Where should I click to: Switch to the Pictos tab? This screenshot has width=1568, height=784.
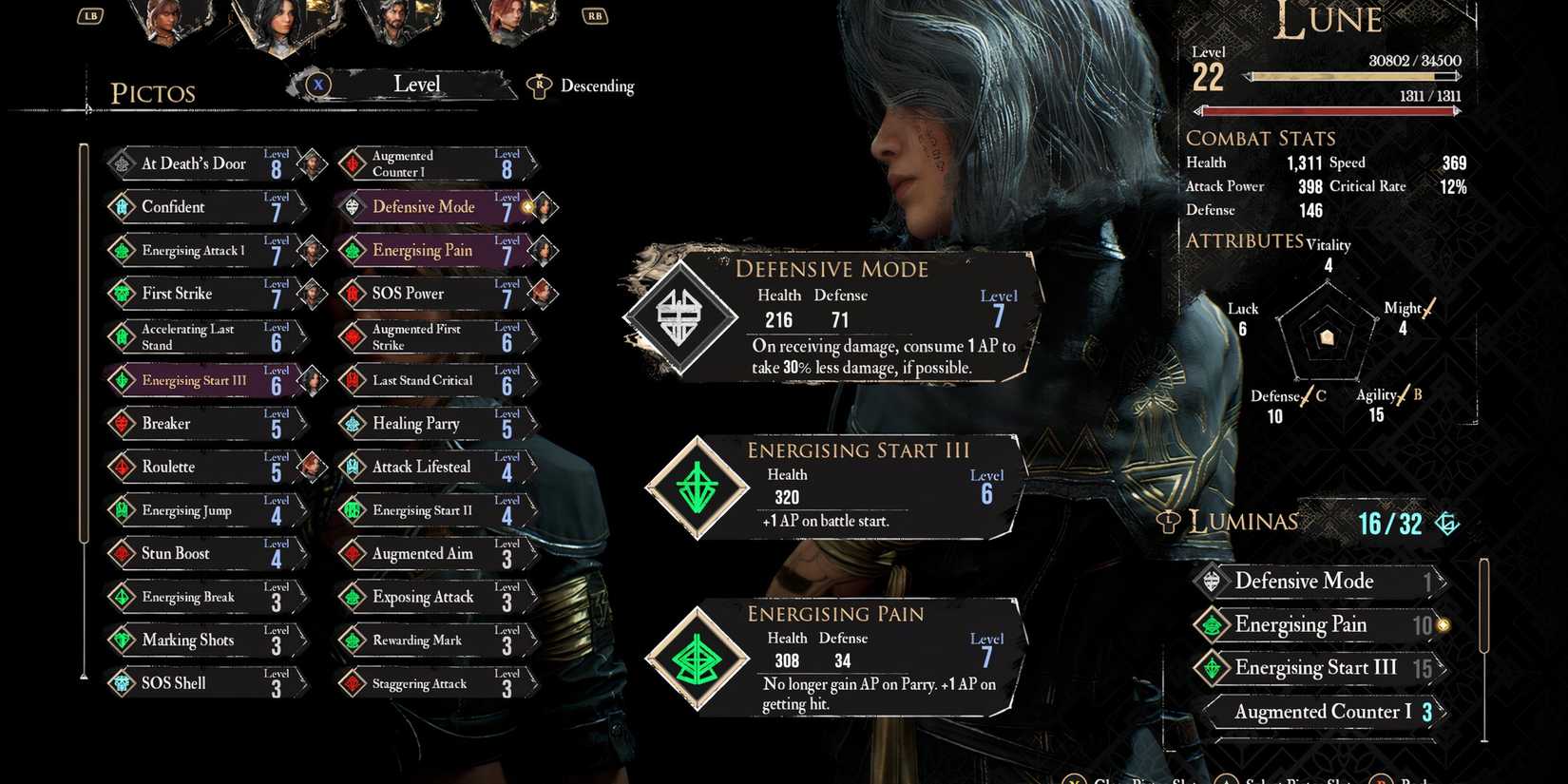[x=153, y=92]
